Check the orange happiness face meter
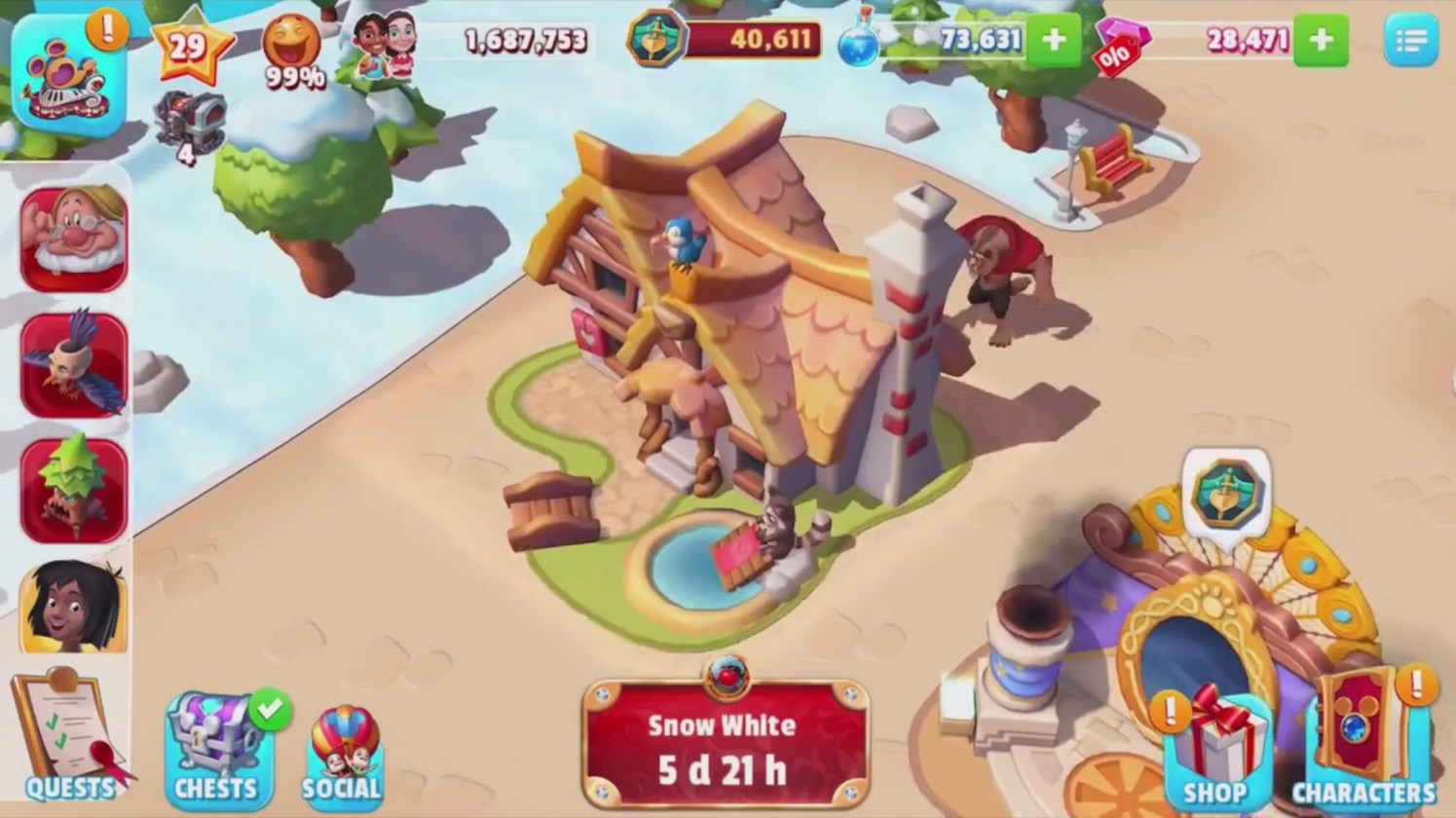This screenshot has width=1456, height=818. (x=293, y=51)
